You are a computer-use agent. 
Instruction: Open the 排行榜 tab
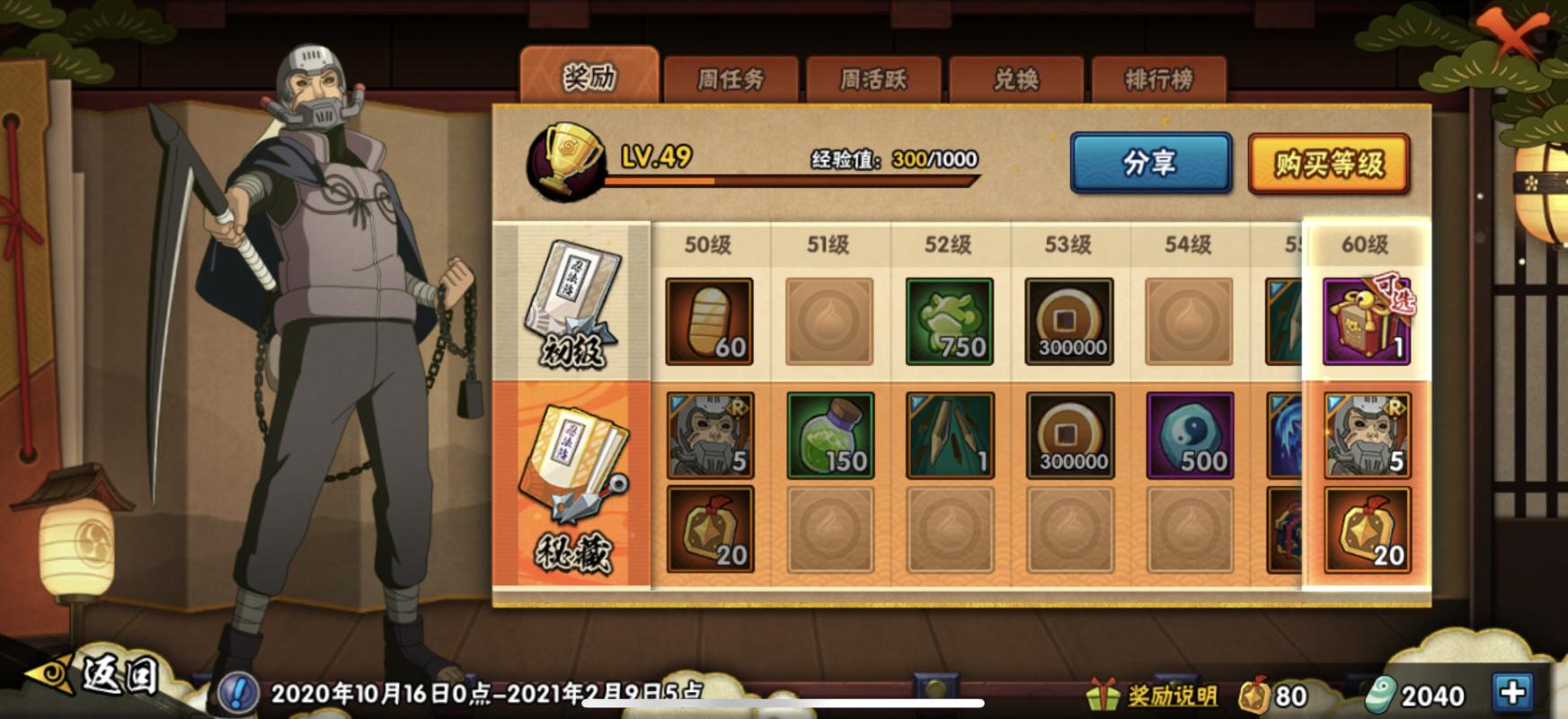point(1159,76)
